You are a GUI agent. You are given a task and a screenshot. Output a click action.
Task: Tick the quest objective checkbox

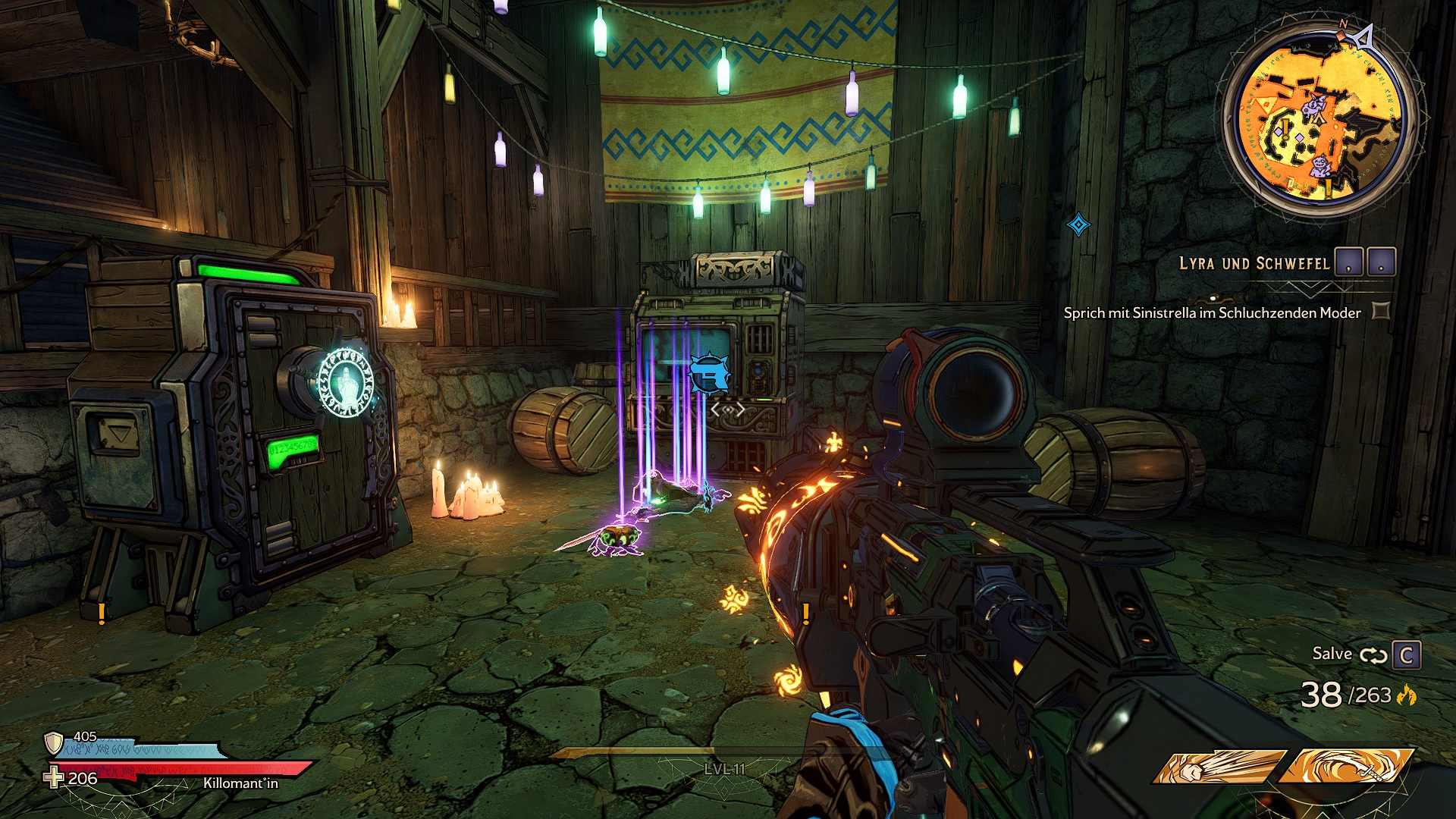[x=1381, y=311]
